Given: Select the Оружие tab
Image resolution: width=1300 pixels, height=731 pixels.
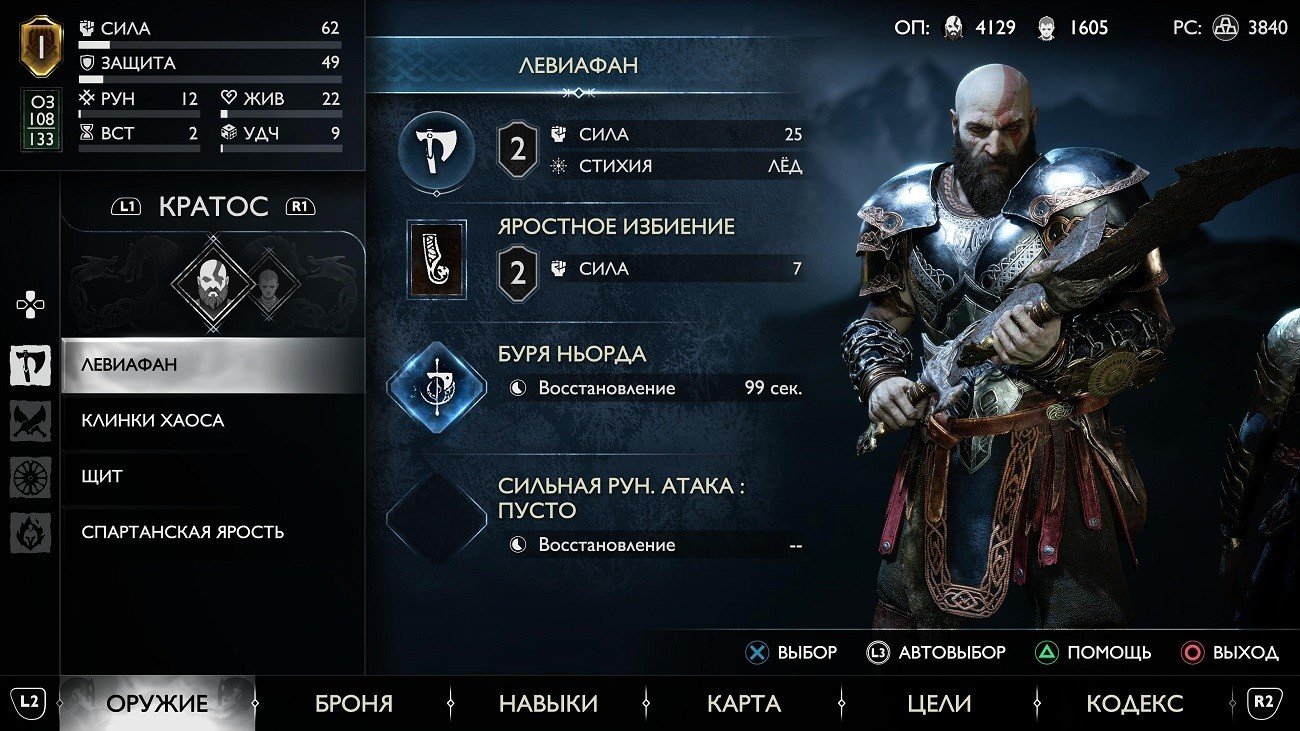Looking at the screenshot, I should click(157, 703).
